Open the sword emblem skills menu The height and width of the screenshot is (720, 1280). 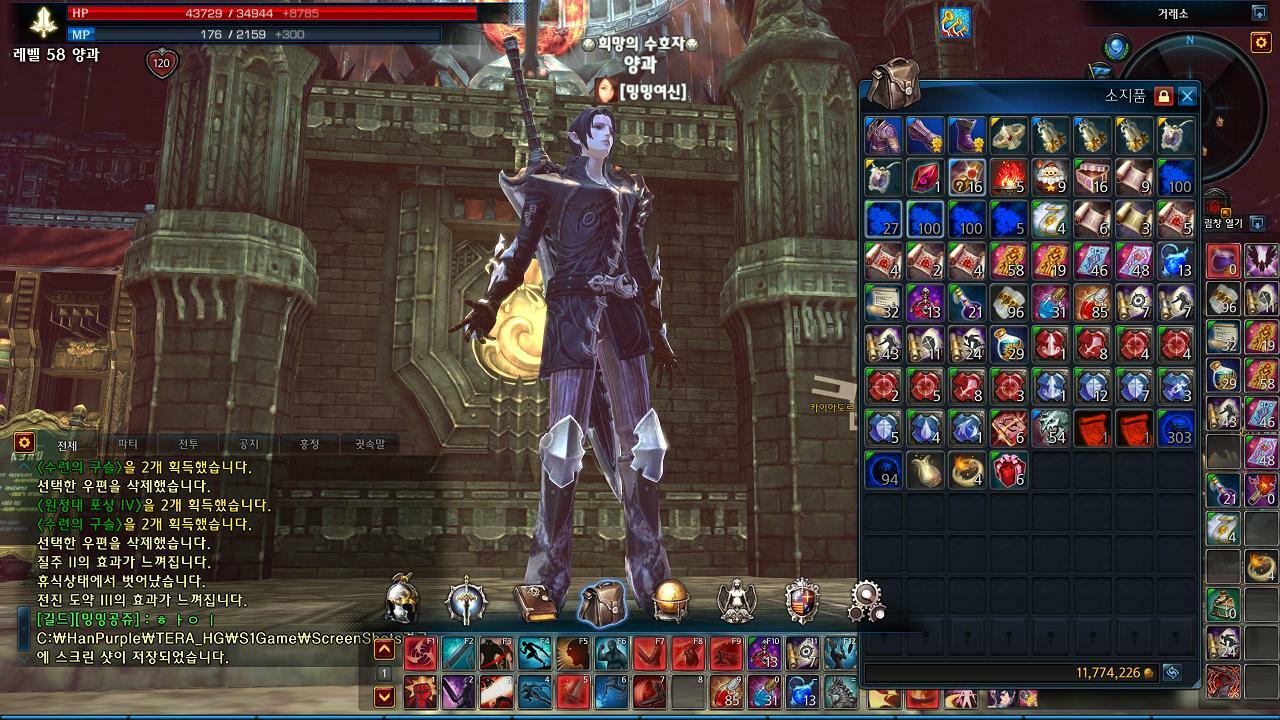point(466,601)
